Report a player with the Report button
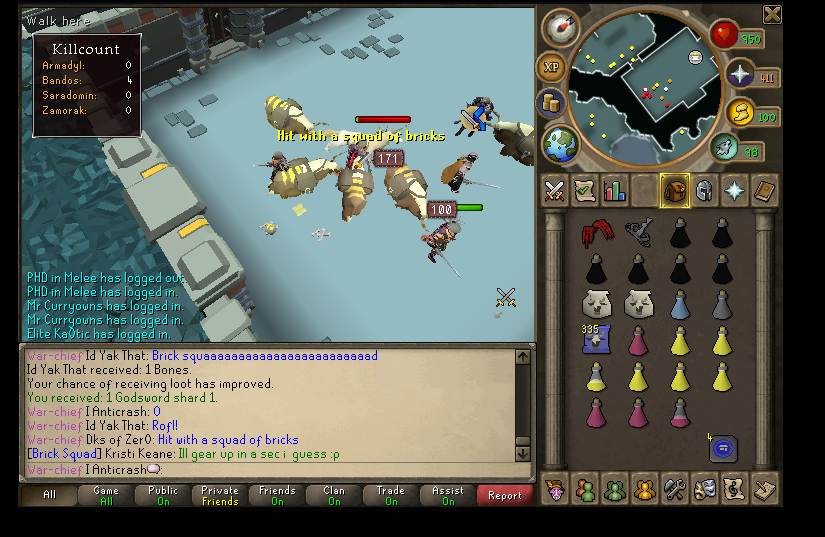825x537 pixels. click(x=505, y=494)
